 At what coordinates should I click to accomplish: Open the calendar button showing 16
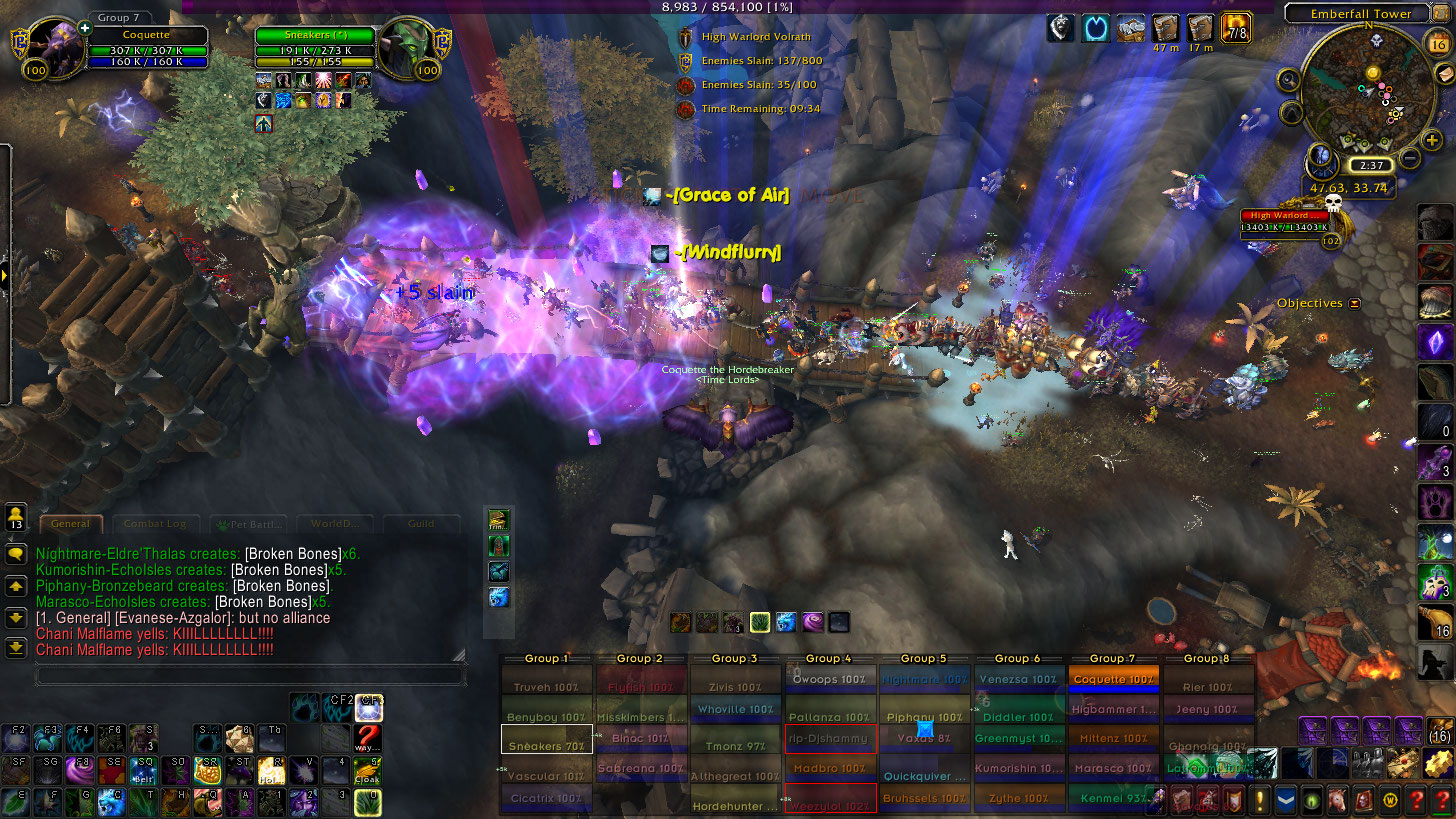1435,45
